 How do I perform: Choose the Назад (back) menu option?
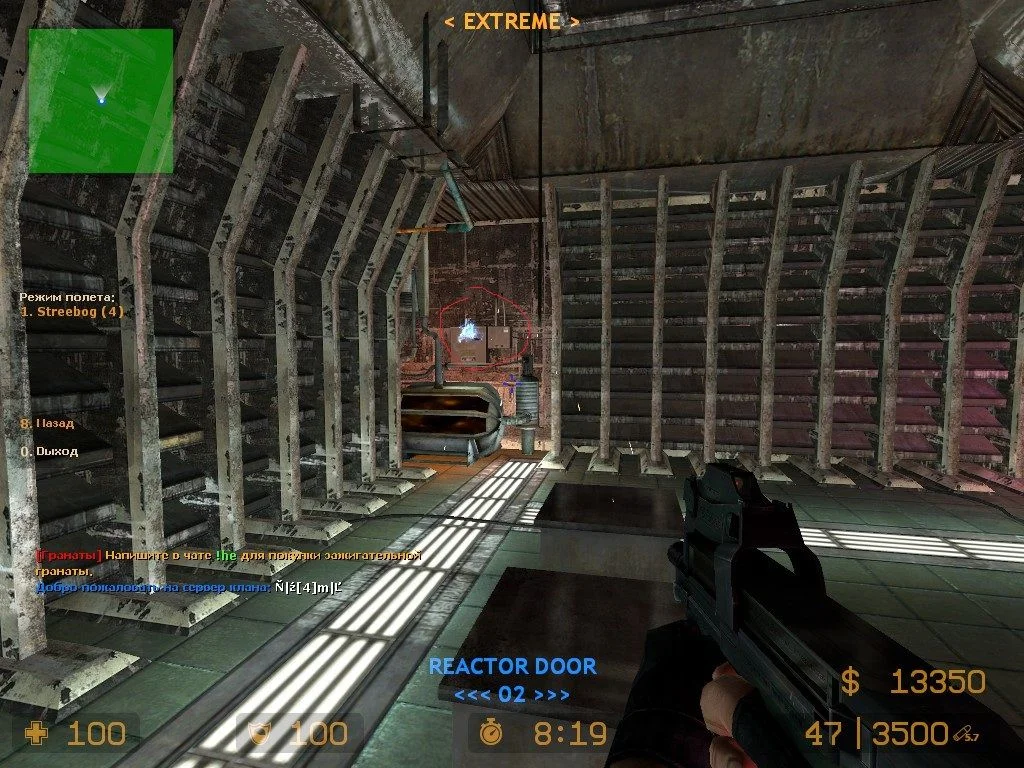click(x=54, y=423)
